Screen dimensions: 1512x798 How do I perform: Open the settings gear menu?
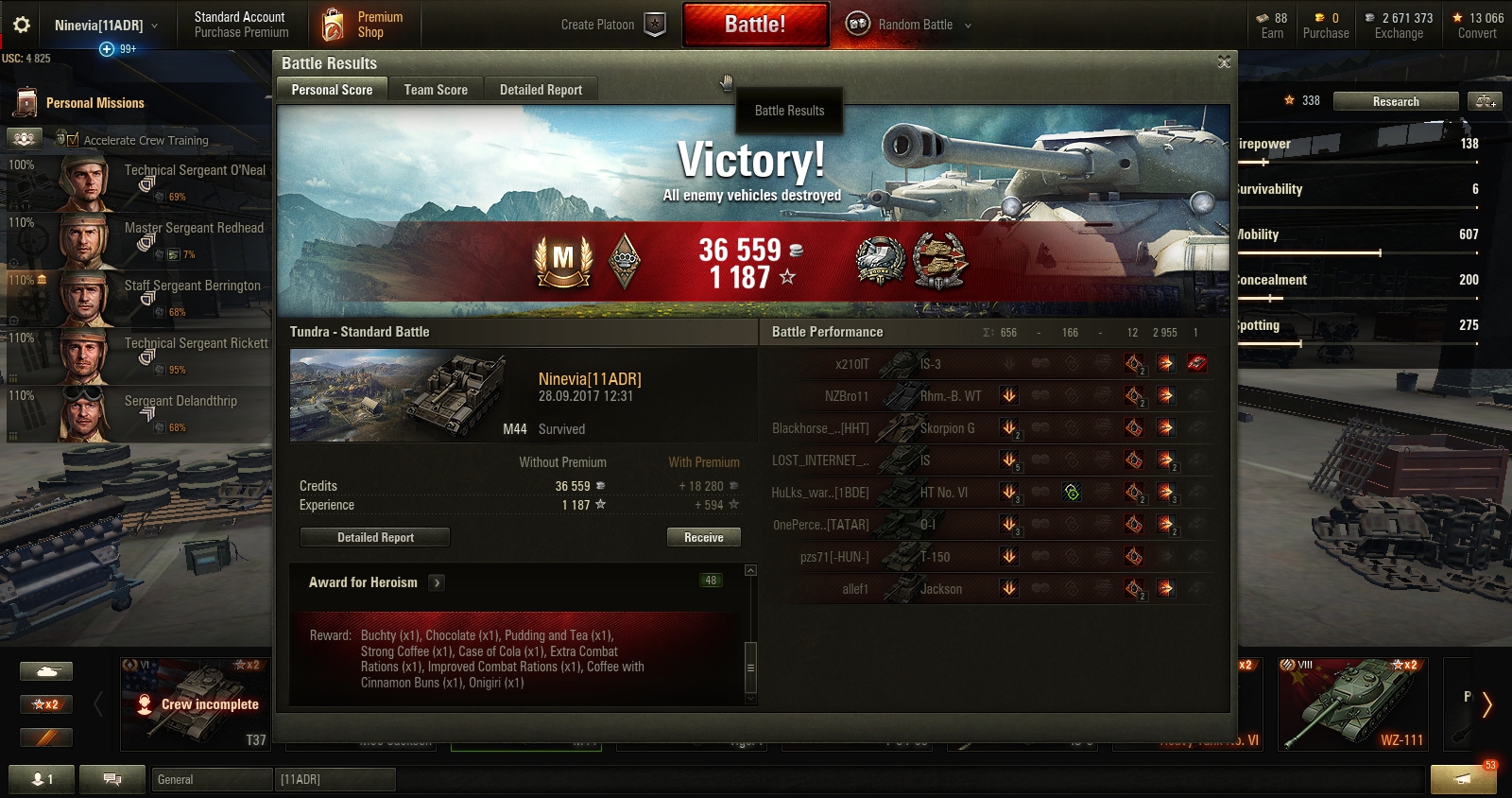[22, 25]
